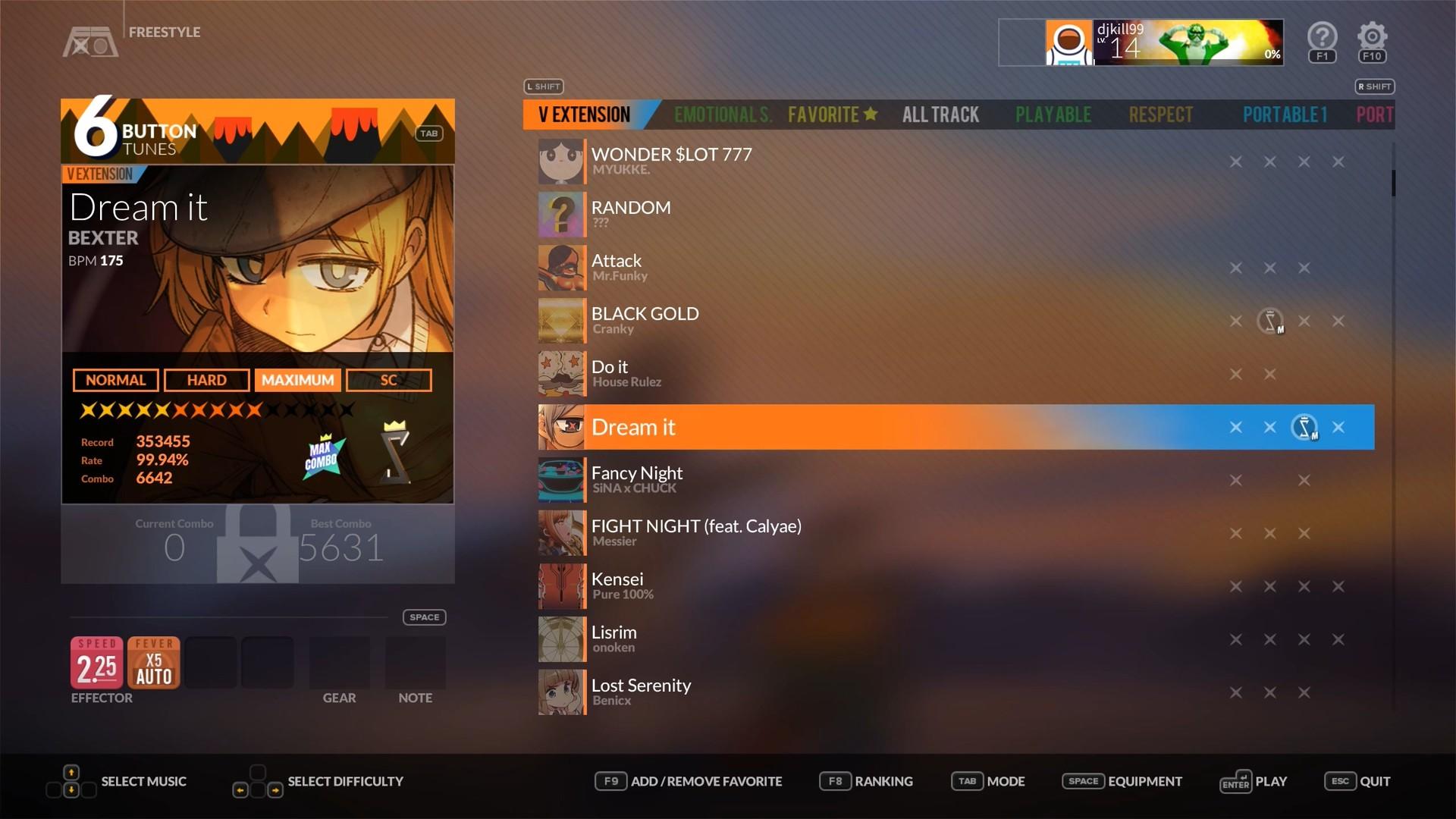Click L SHIFT to move to previous category
Viewport: 1456px width, 819px height.
pos(543,86)
